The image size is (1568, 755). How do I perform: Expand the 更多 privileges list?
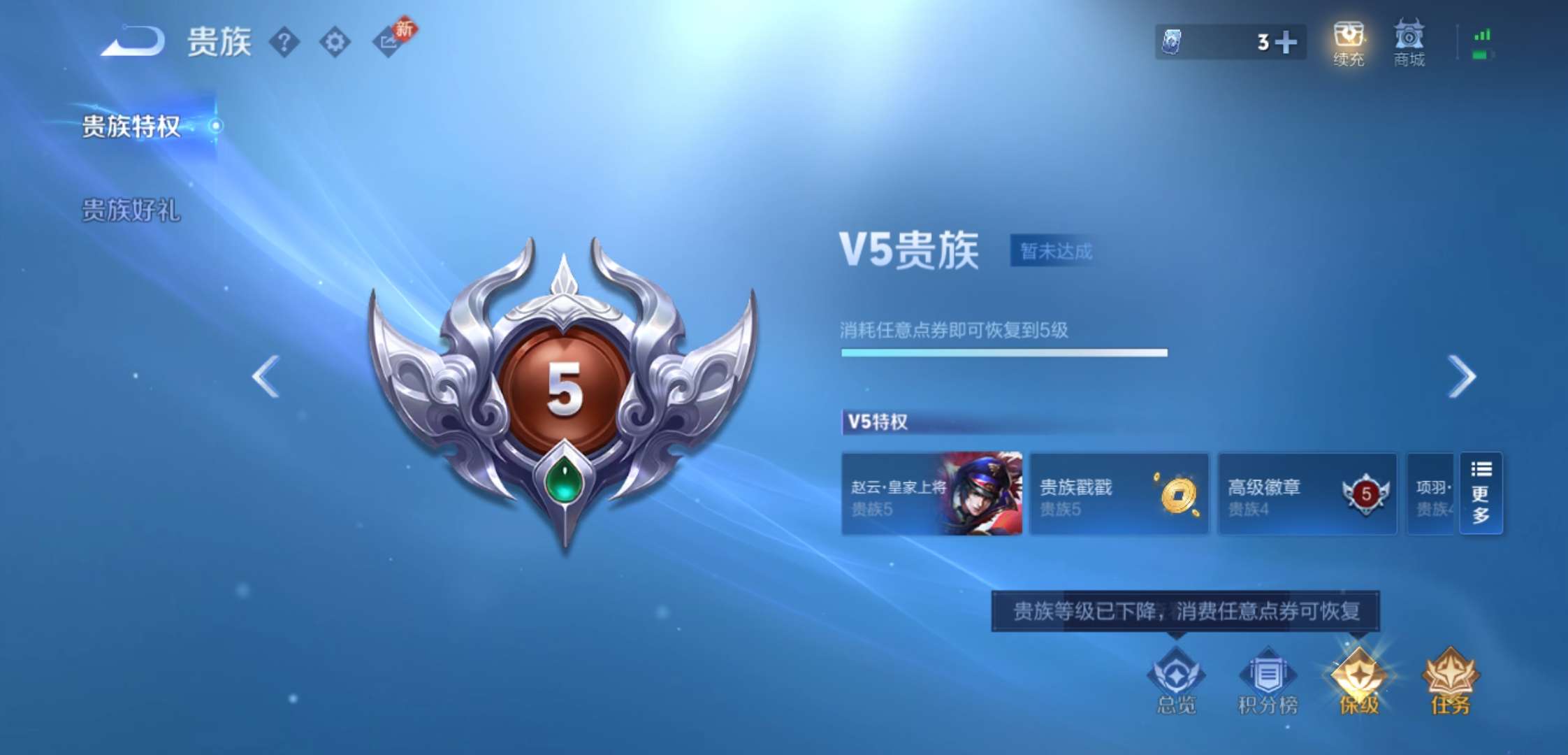click(1481, 494)
